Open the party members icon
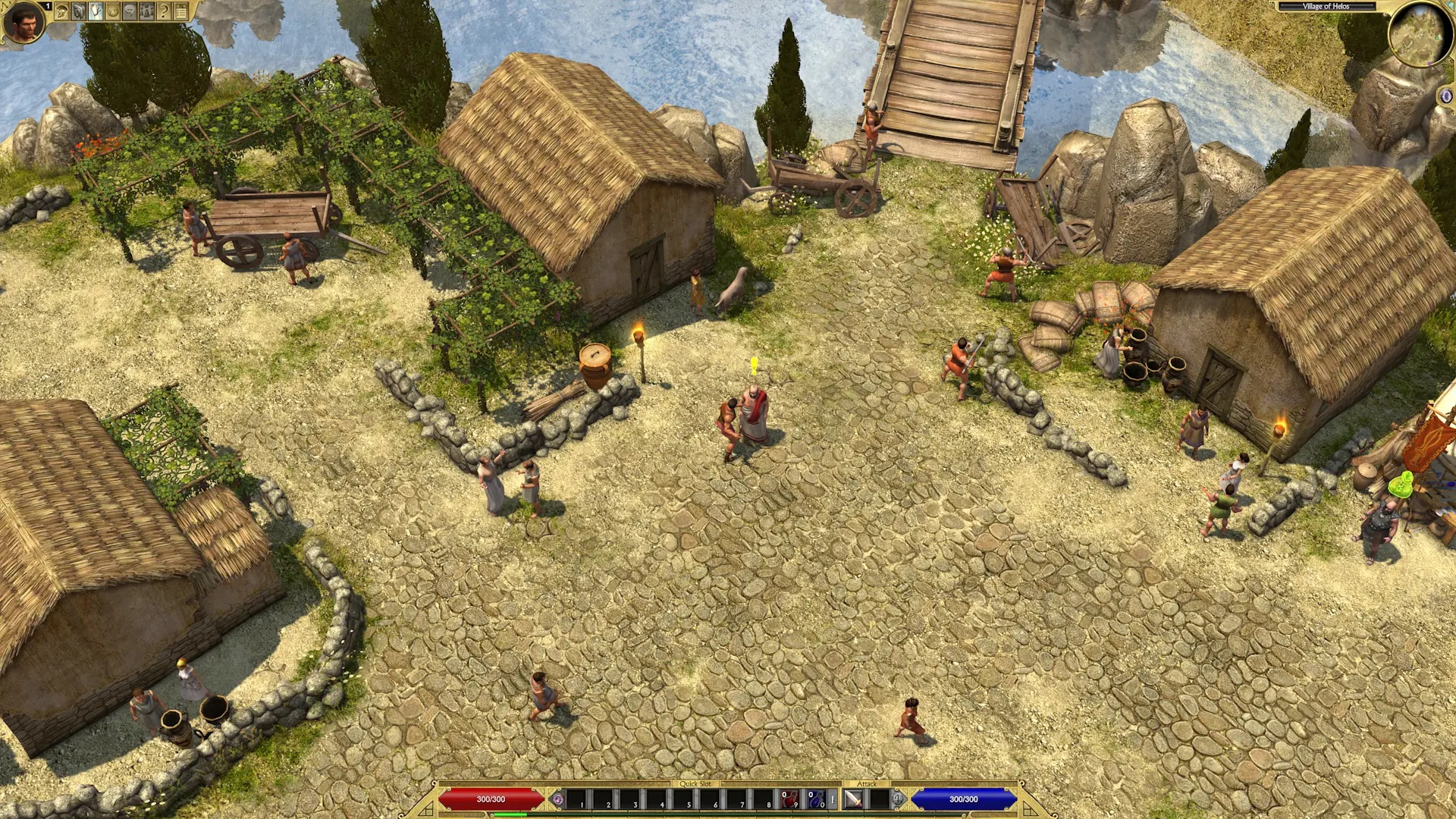The height and width of the screenshot is (819, 1456). tap(146, 11)
